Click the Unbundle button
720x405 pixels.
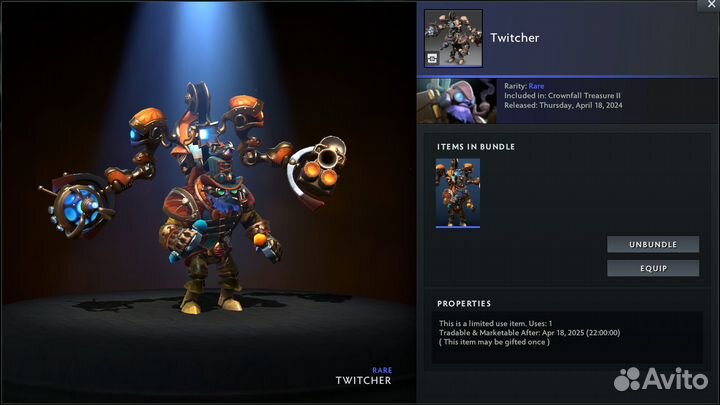click(x=651, y=245)
